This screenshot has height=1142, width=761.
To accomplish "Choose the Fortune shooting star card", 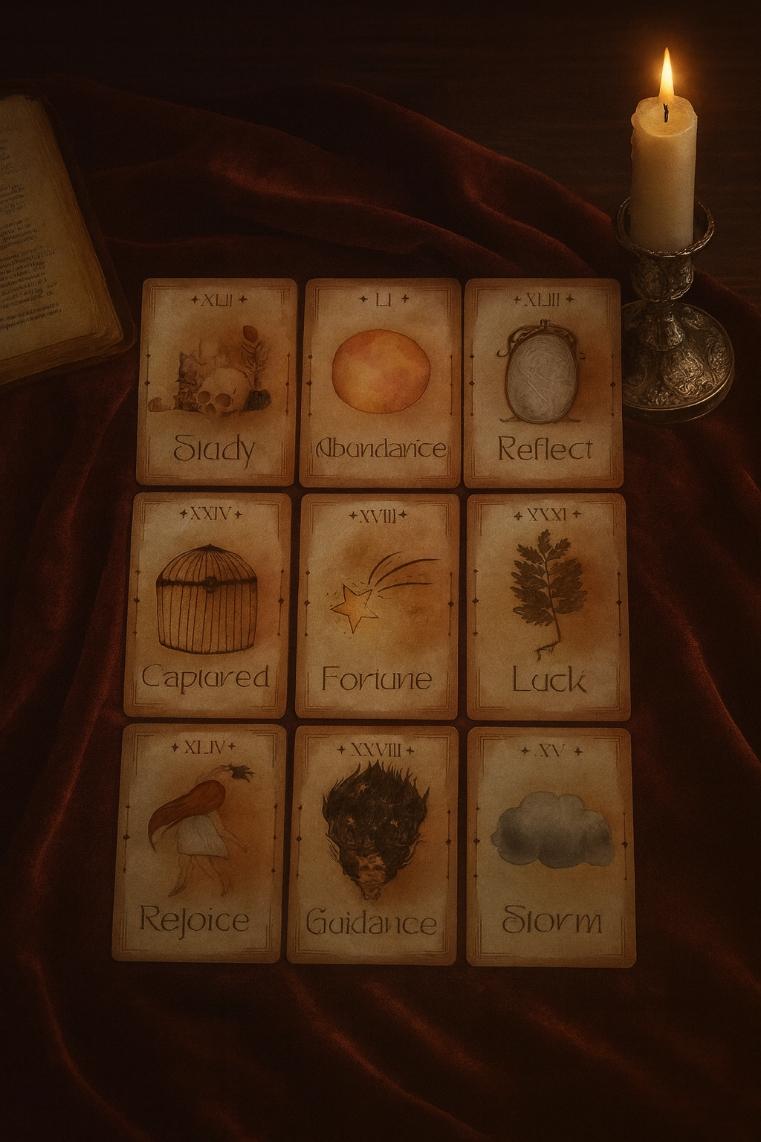I will pos(378,605).
